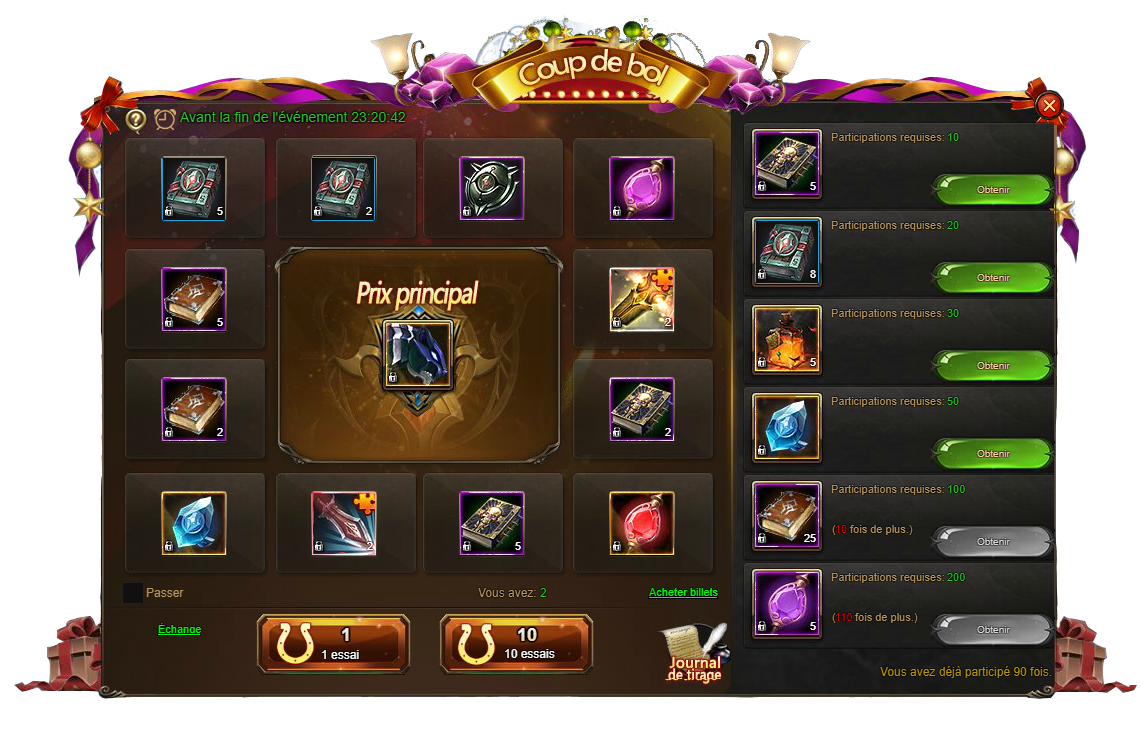This screenshot has width=1147, height=738.
Task: Inspect the red gem pendant prize slot
Action: point(642,522)
